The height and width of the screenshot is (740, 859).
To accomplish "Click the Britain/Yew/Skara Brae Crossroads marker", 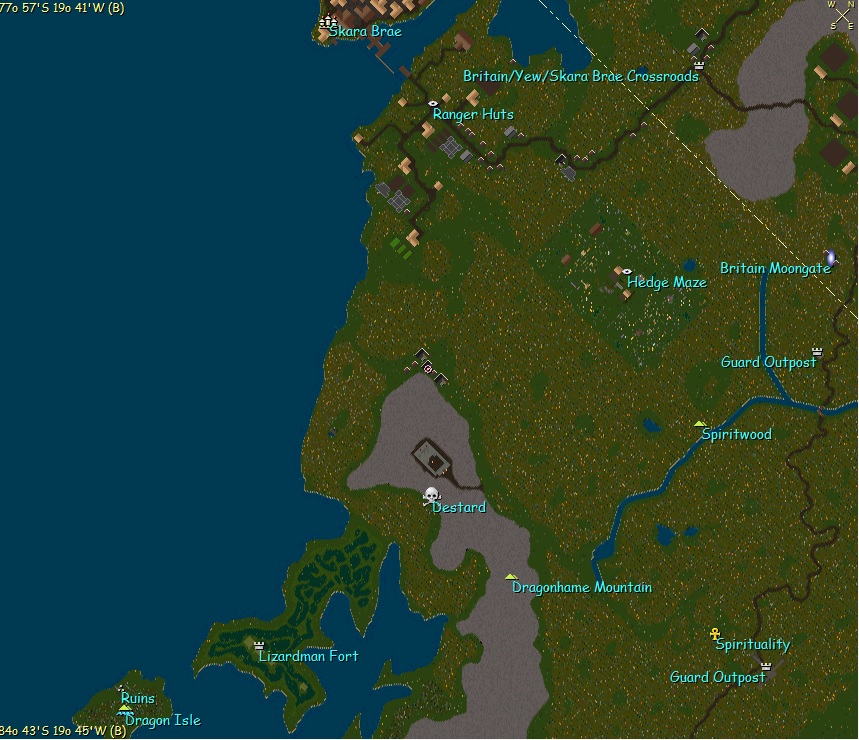I will [698, 65].
